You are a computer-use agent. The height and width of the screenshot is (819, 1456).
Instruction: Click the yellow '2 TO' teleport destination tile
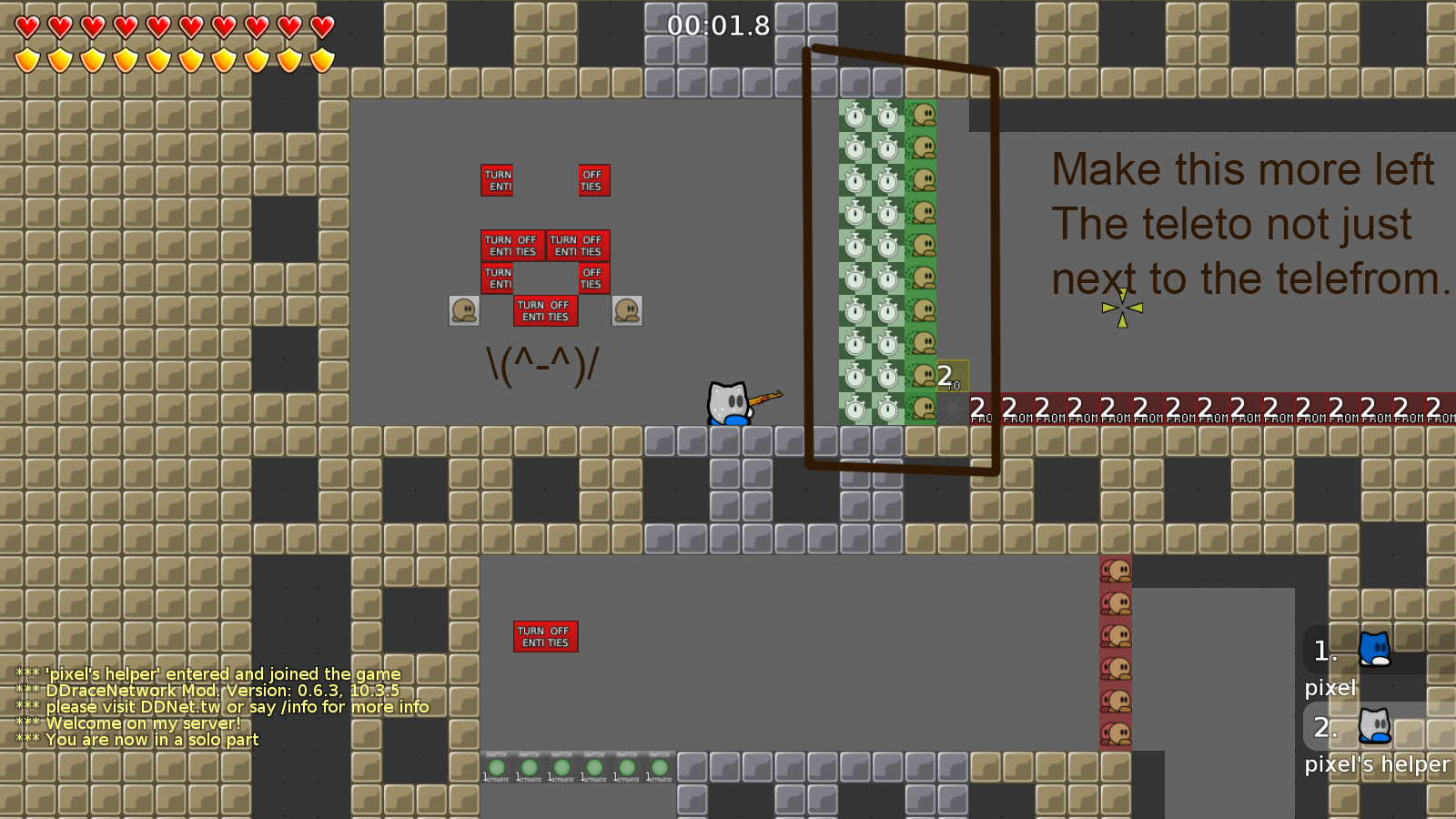pyautogui.click(x=952, y=377)
